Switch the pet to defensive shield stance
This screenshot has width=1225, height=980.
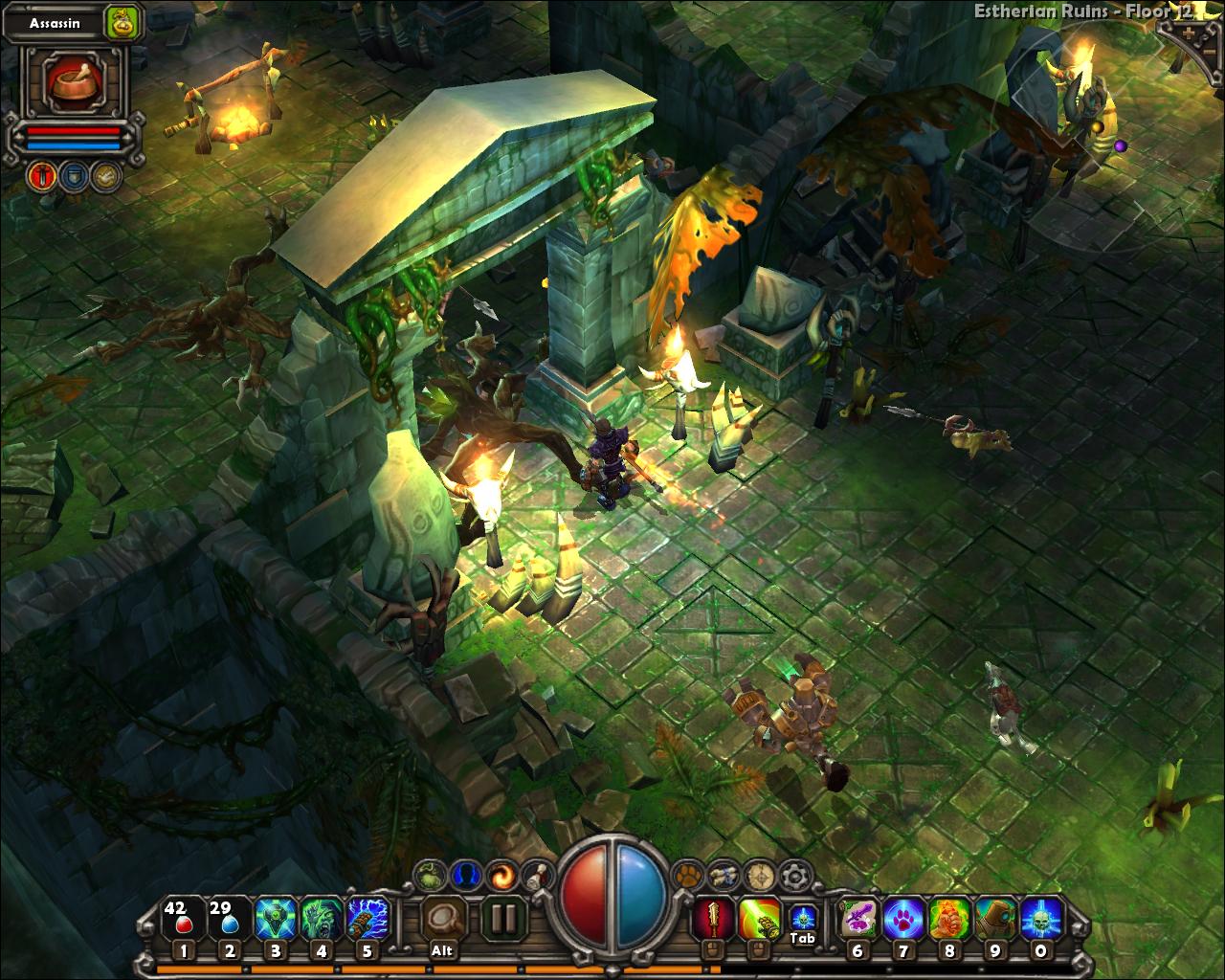pyautogui.click(x=73, y=176)
